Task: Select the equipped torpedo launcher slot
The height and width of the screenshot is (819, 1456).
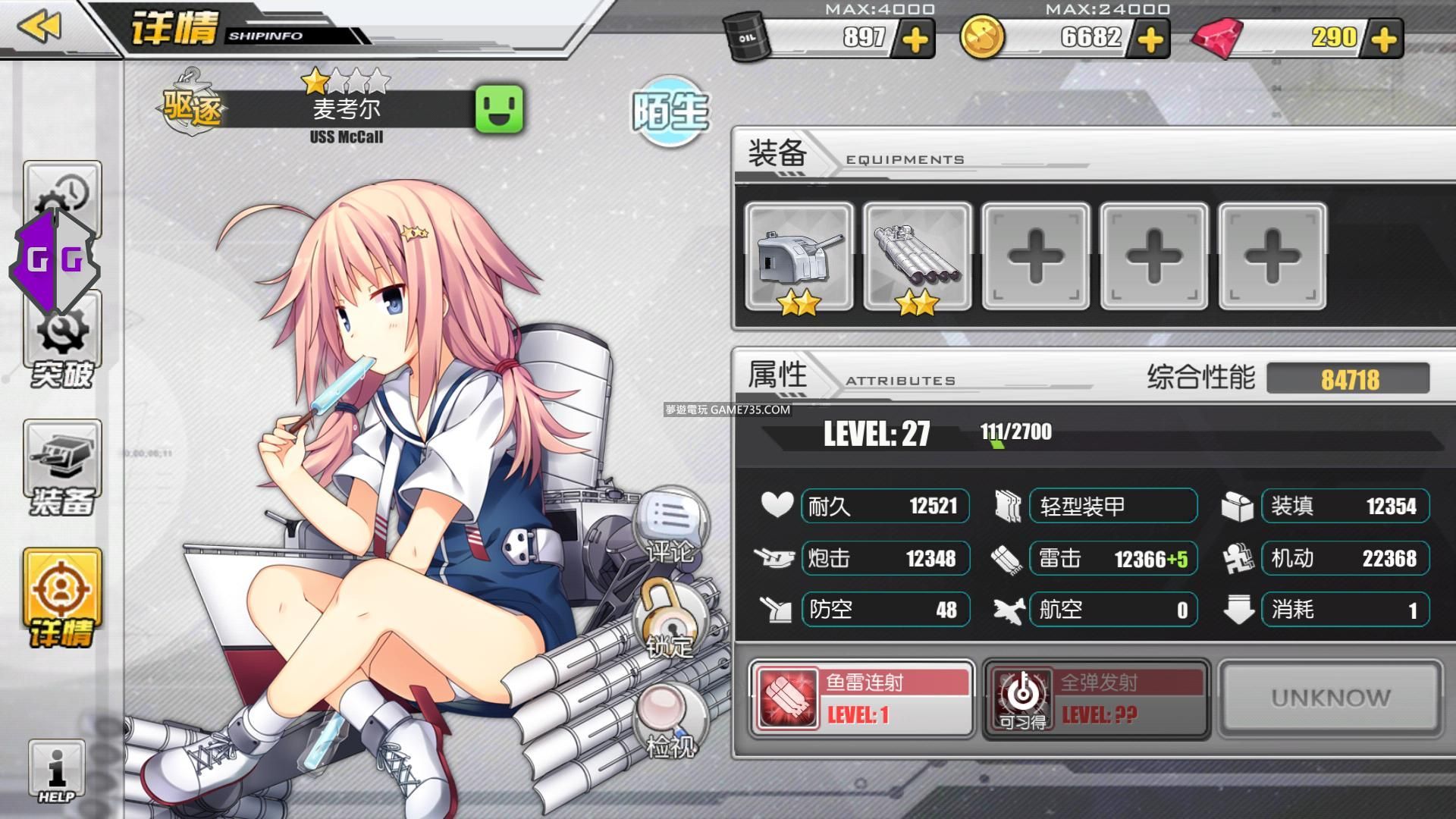Action: click(x=917, y=257)
